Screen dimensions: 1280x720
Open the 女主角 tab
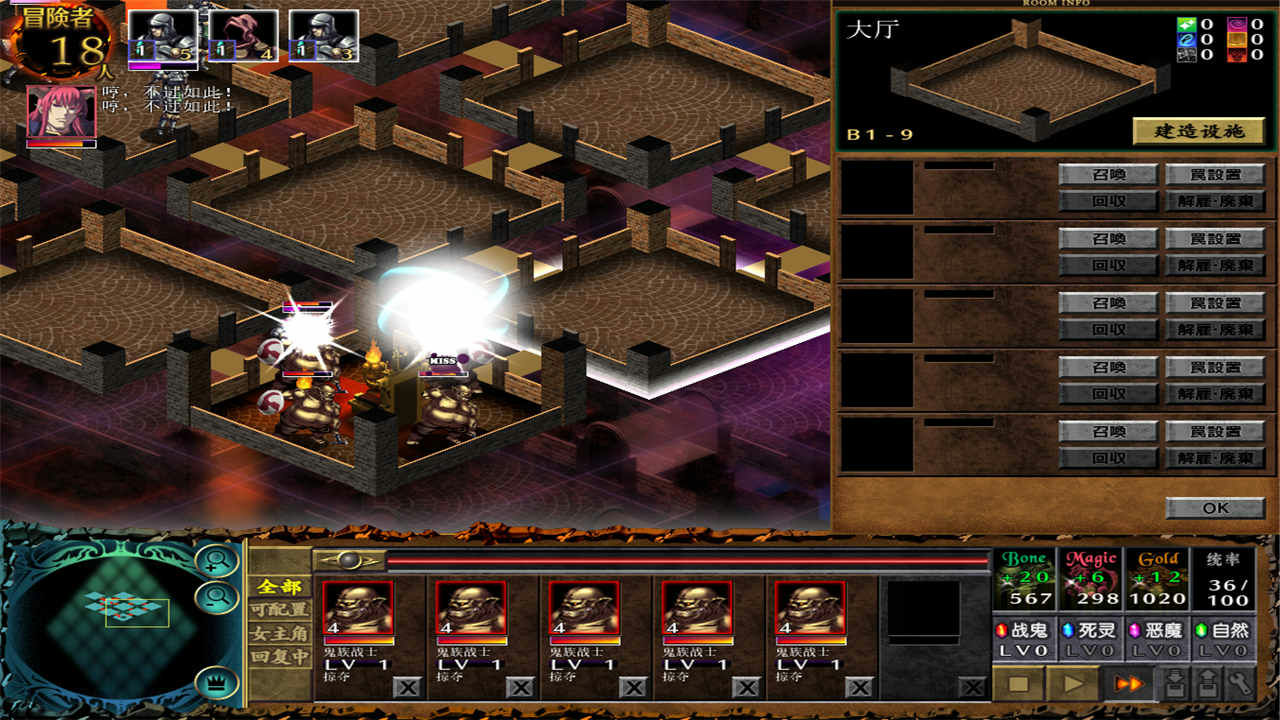pyautogui.click(x=280, y=633)
